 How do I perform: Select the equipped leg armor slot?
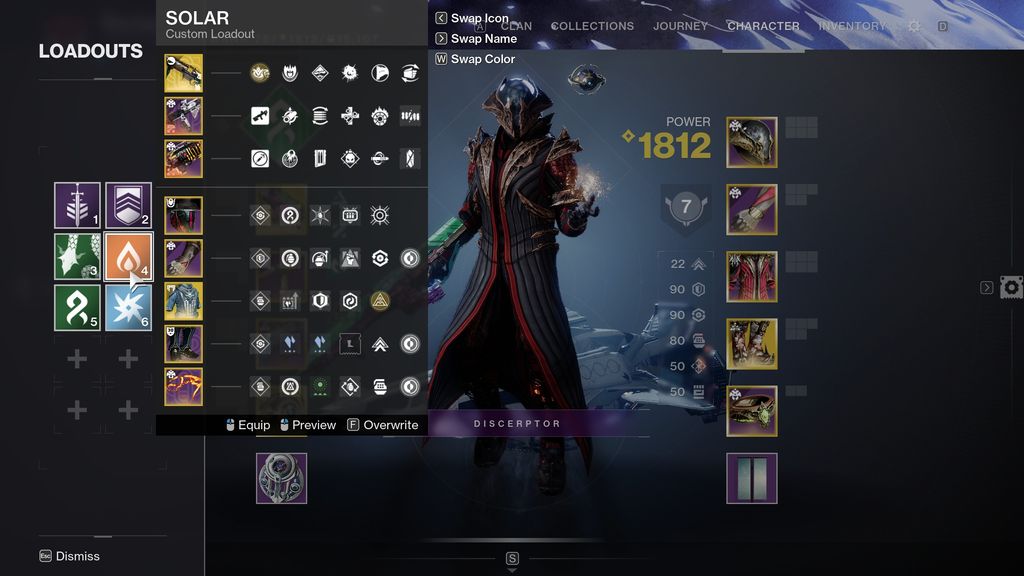click(752, 344)
